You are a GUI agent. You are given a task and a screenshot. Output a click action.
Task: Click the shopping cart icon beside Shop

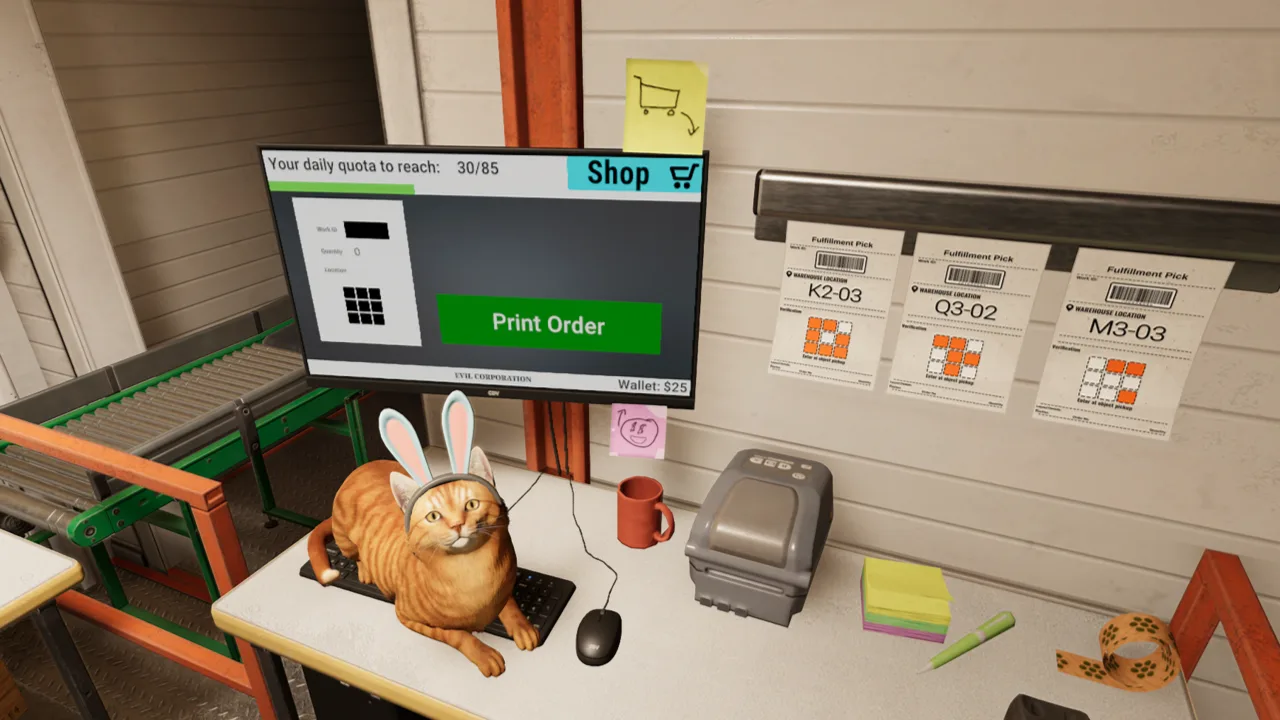[683, 173]
